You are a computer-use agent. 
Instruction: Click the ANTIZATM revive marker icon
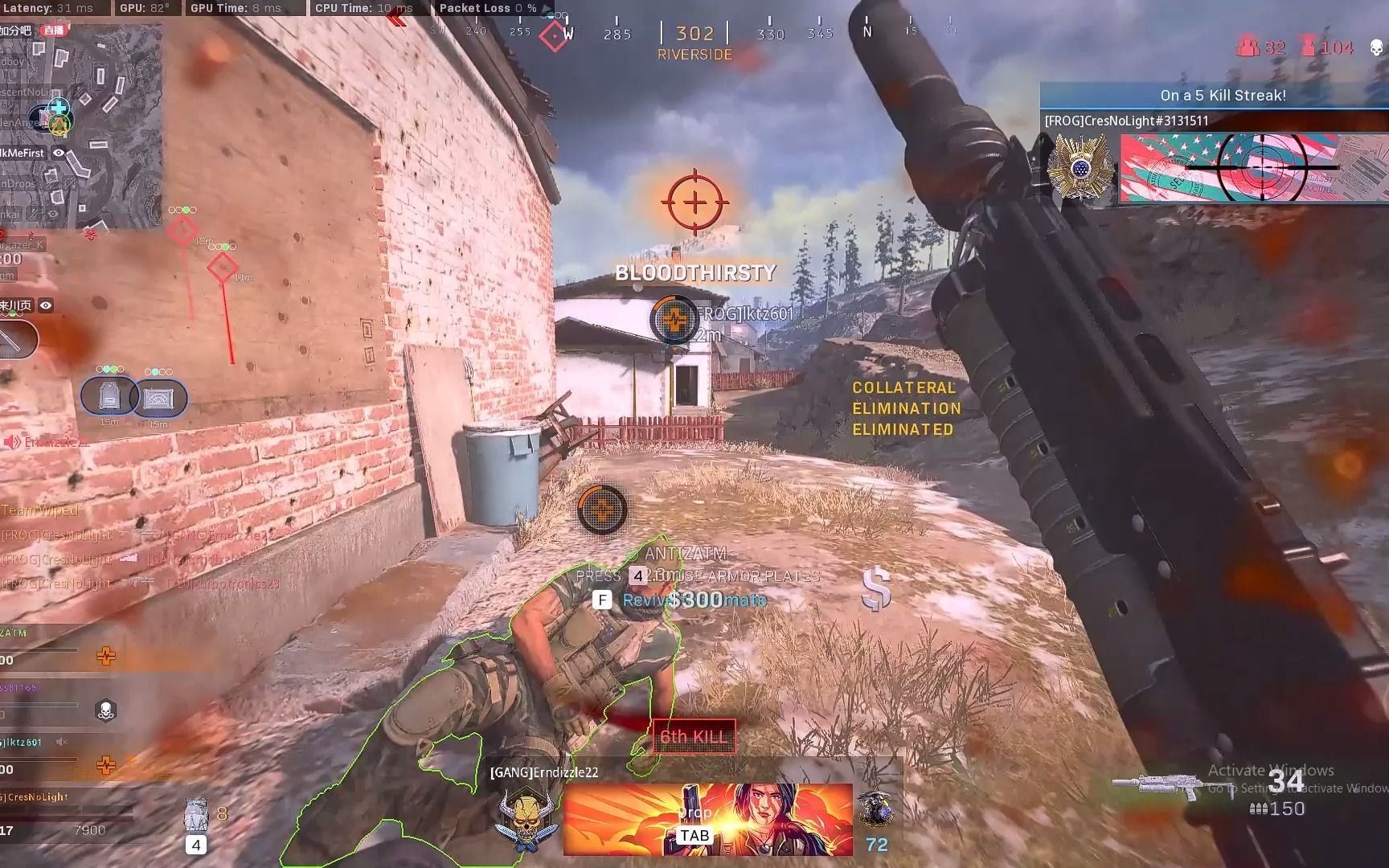[x=601, y=509]
